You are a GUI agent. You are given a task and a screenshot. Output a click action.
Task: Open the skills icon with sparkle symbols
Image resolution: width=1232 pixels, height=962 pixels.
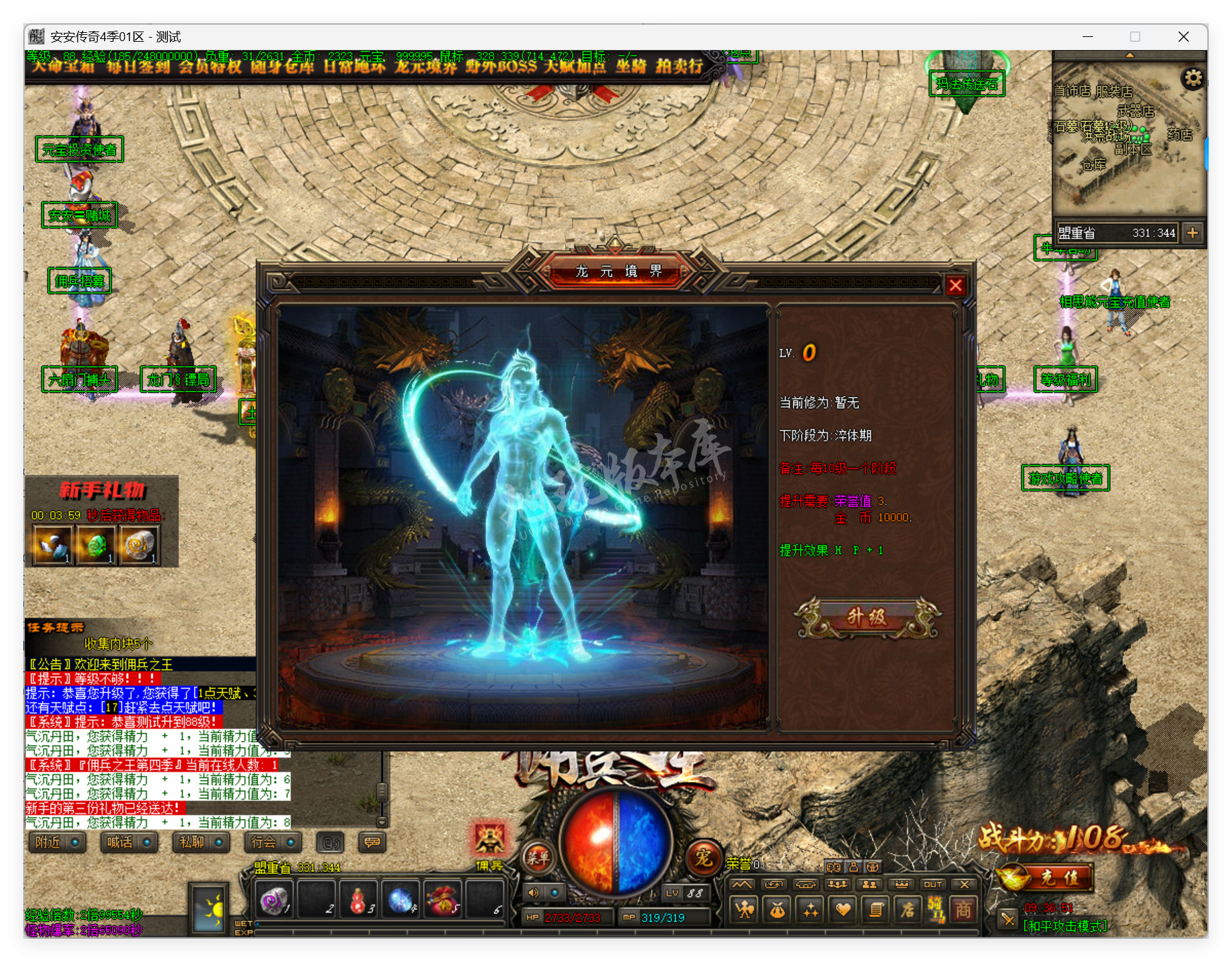[810, 909]
